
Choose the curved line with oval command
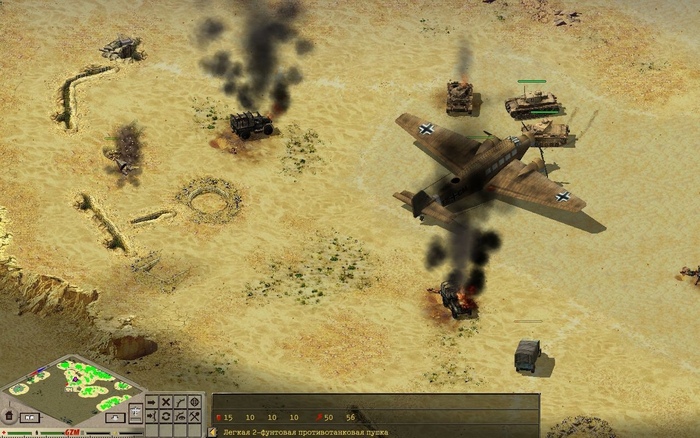[x=180, y=416]
